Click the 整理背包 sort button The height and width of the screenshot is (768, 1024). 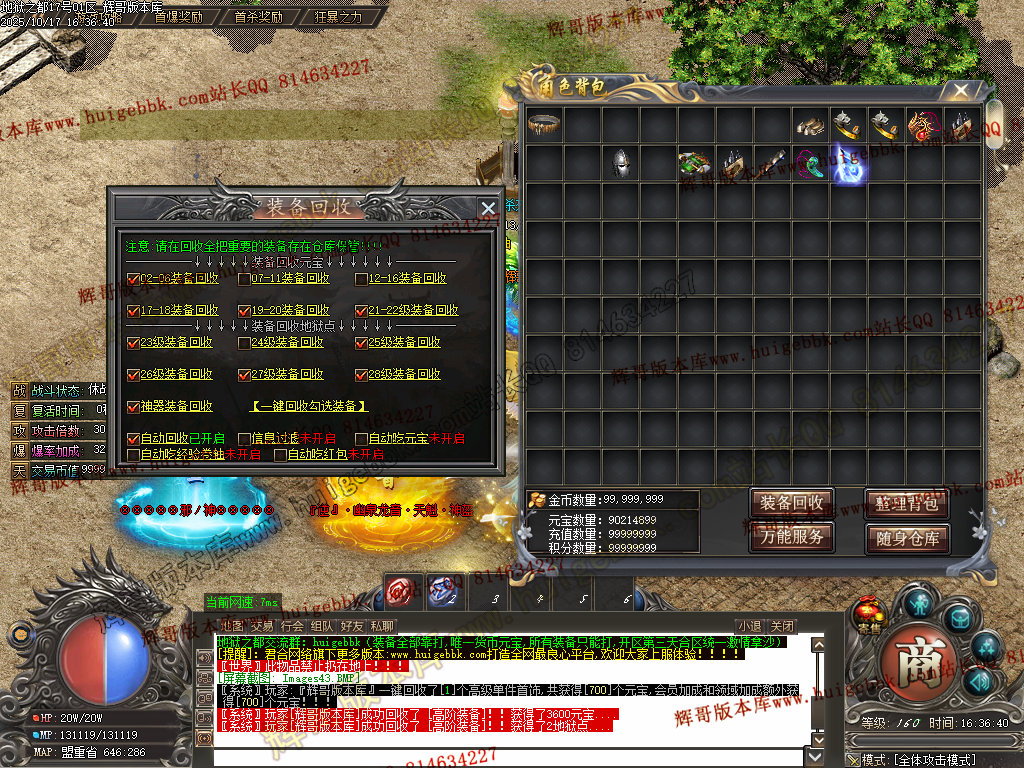click(x=905, y=503)
